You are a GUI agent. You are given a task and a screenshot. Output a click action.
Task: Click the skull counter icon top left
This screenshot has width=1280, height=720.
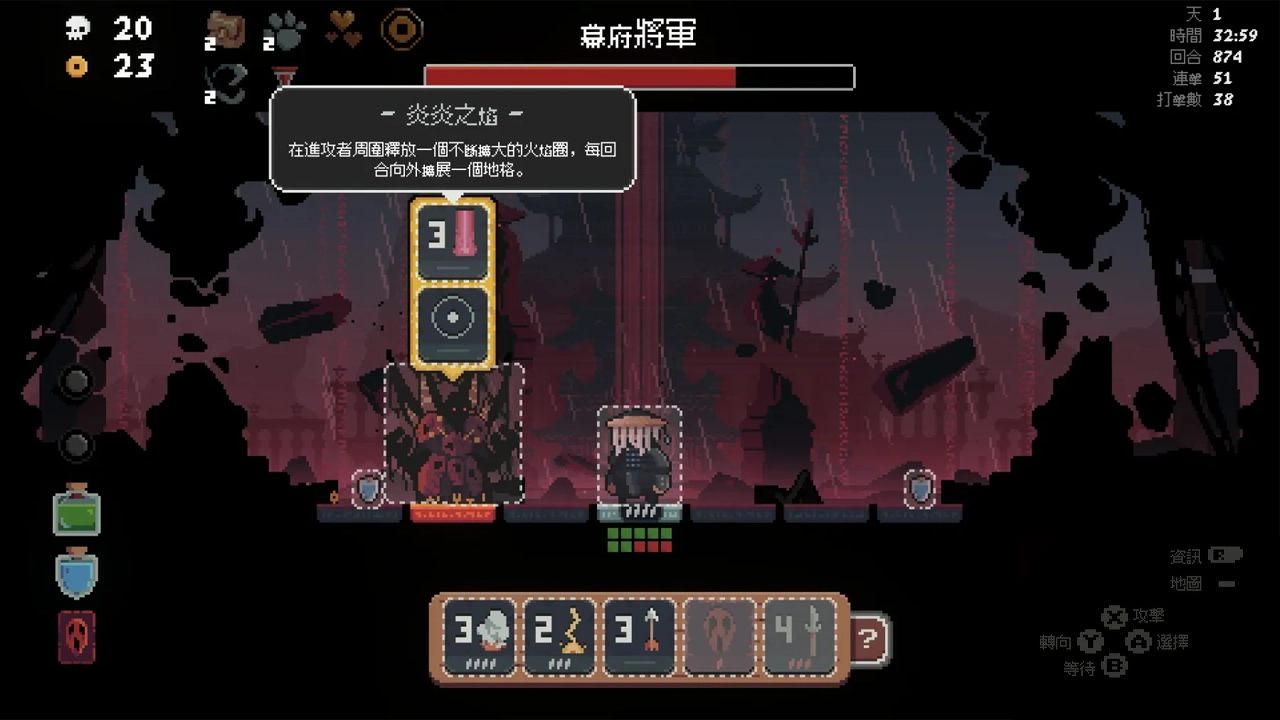[x=78, y=30]
